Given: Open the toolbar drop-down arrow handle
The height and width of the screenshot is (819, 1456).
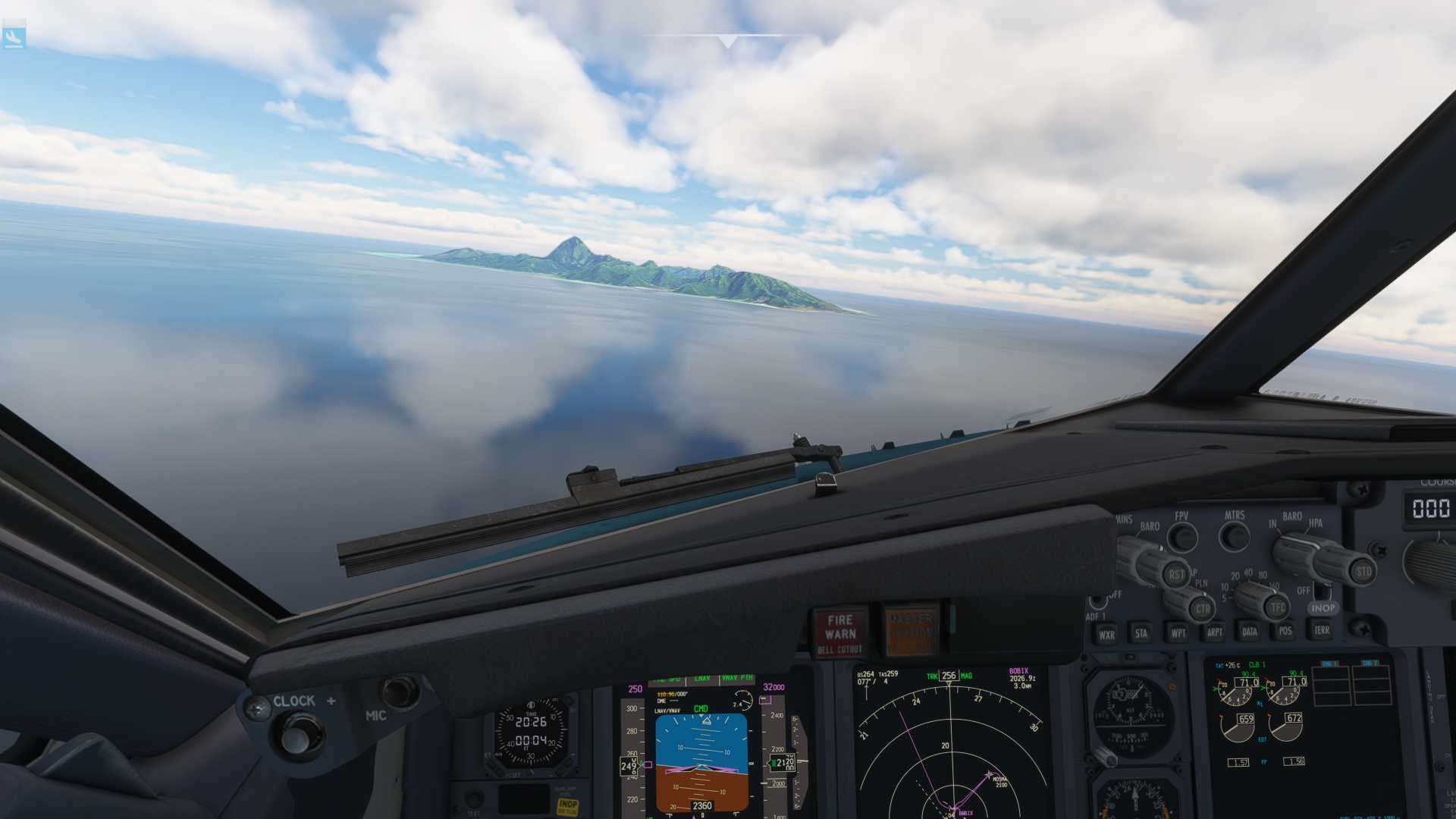Looking at the screenshot, I should (x=727, y=42).
